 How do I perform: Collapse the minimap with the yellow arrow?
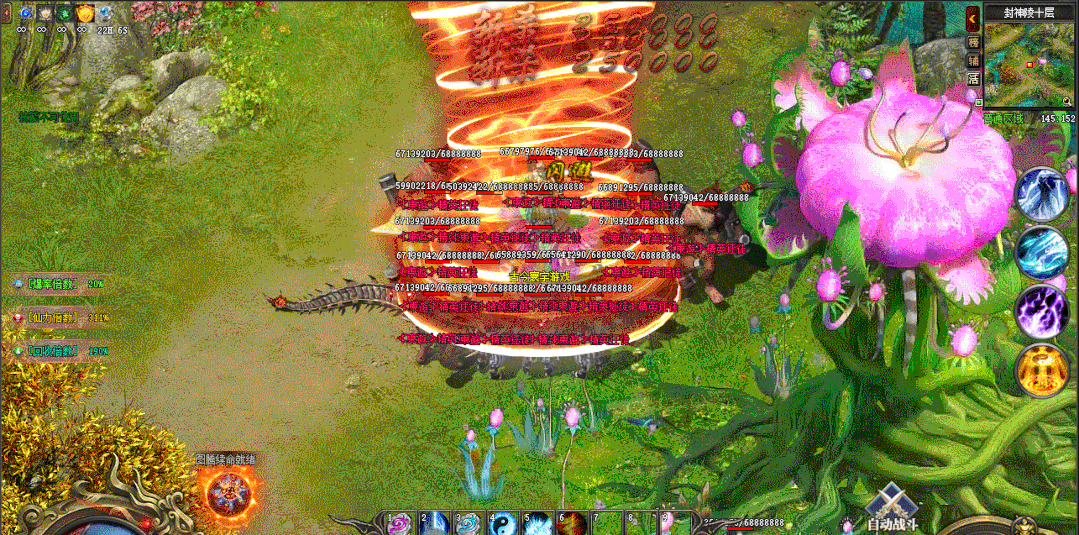click(972, 19)
